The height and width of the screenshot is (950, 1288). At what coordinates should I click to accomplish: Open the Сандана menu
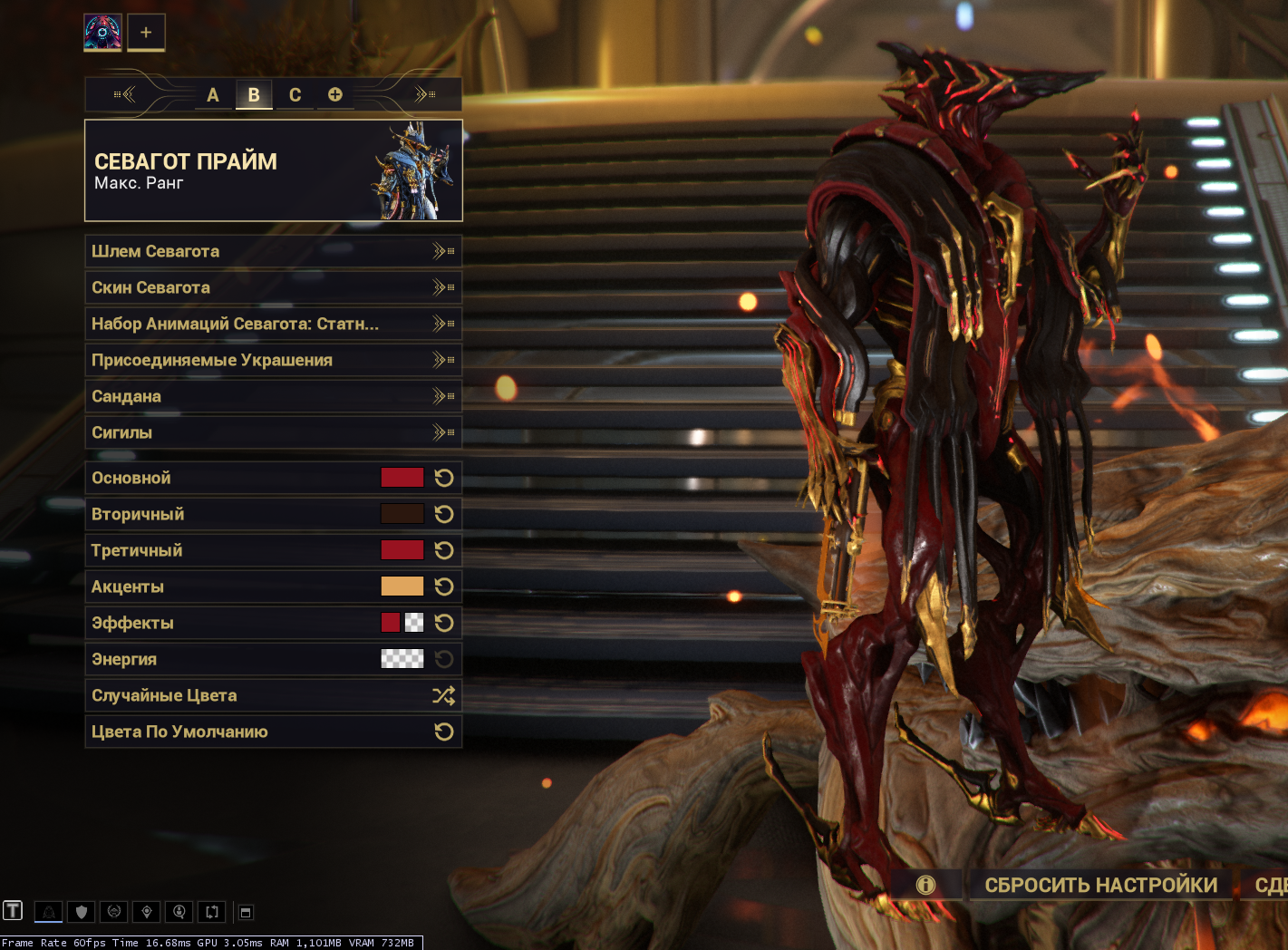273,396
